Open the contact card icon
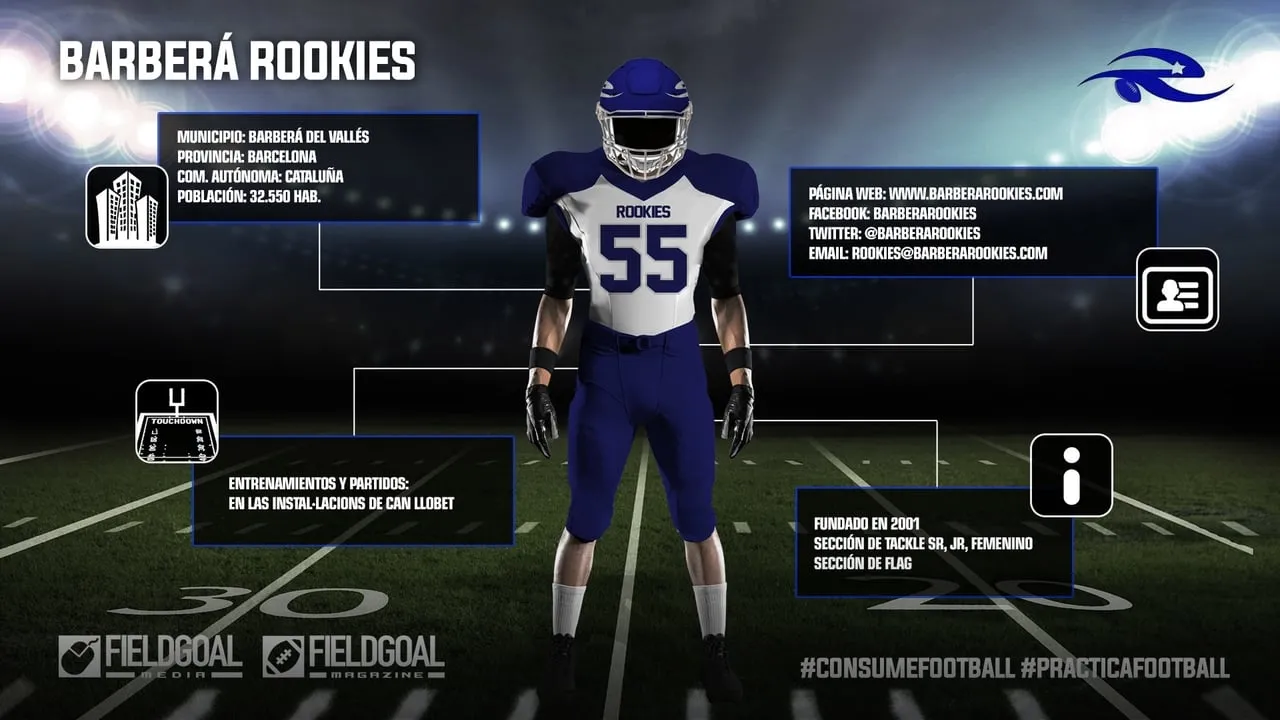1280x720 pixels. click(1177, 289)
